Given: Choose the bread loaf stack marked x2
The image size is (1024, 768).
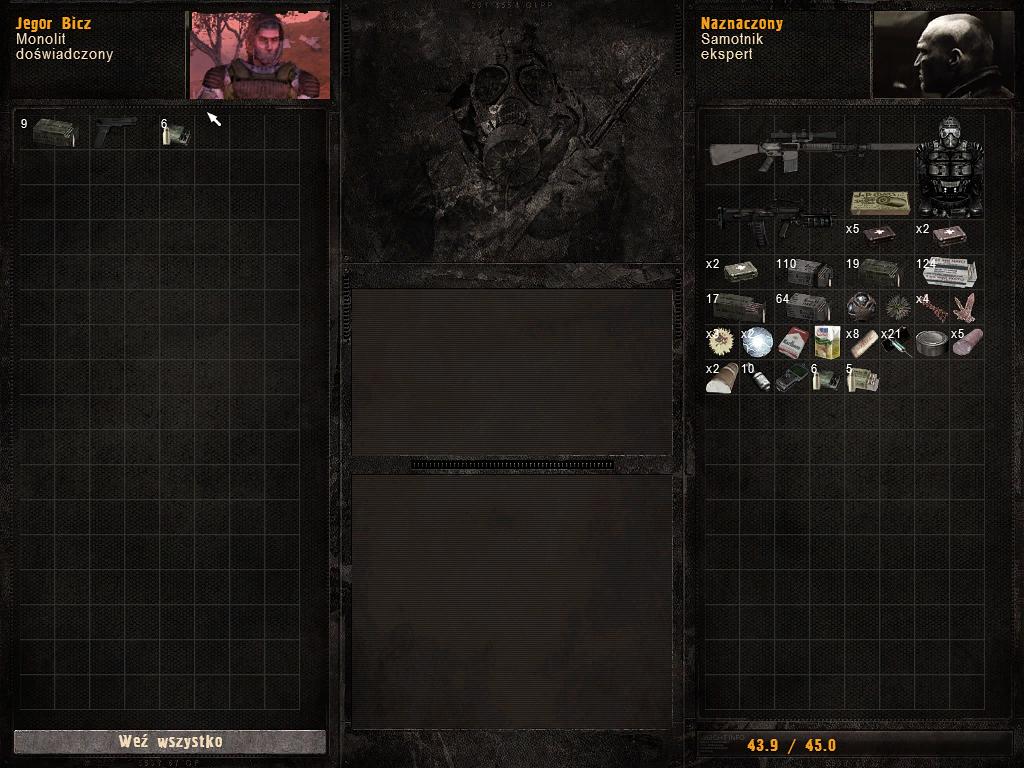Looking at the screenshot, I should 722,378.
